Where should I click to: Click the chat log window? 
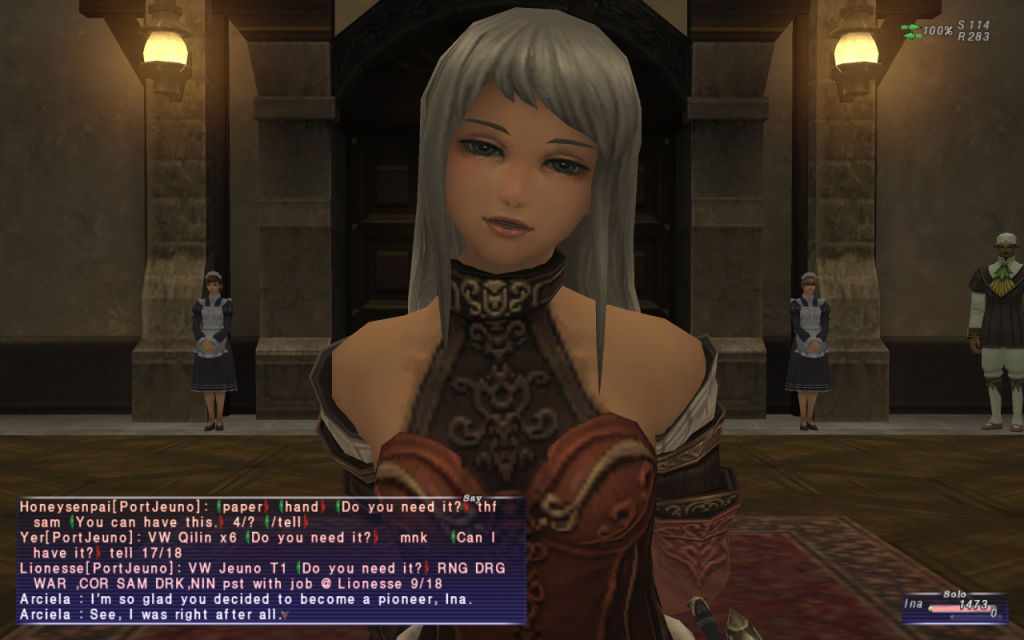click(270, 560)
